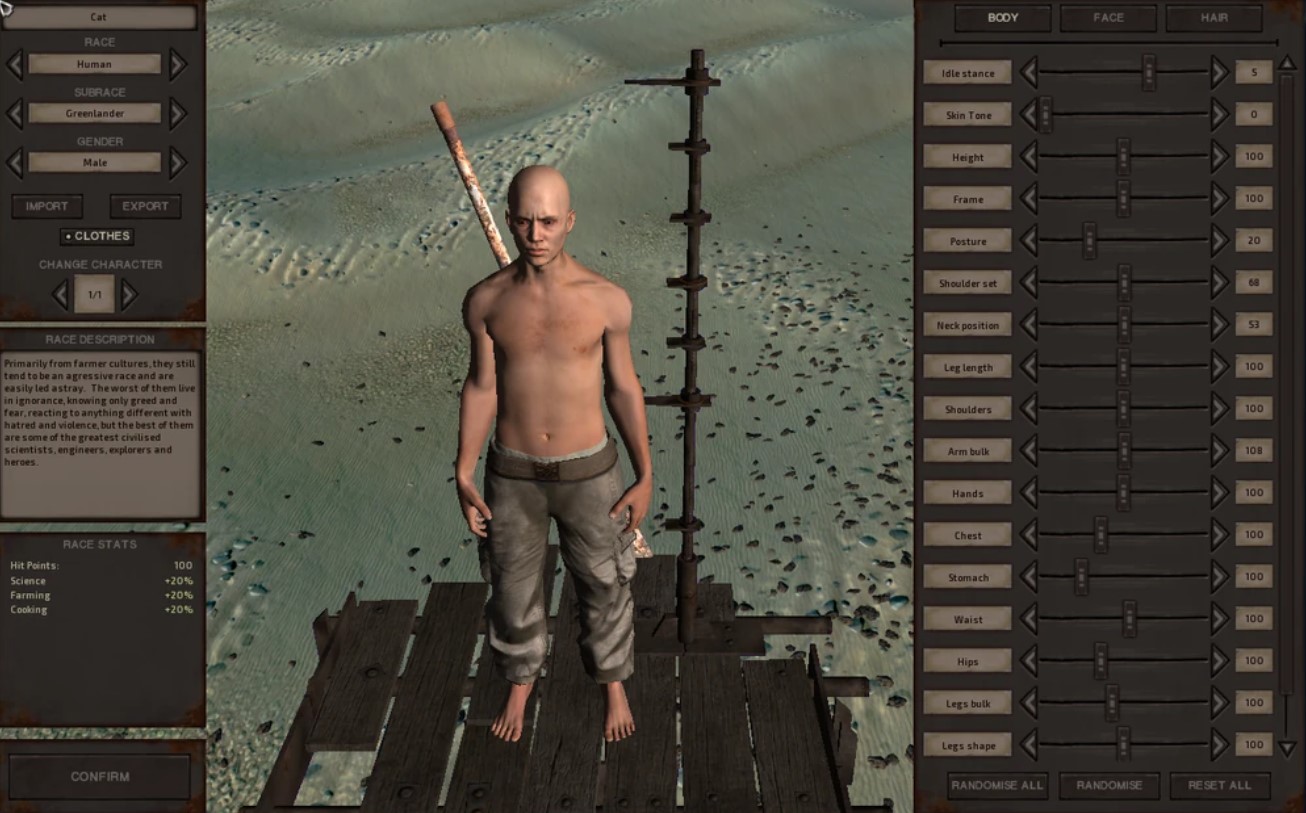Click the EXPORT button
1306x813 pixels.
coord(144,207)
